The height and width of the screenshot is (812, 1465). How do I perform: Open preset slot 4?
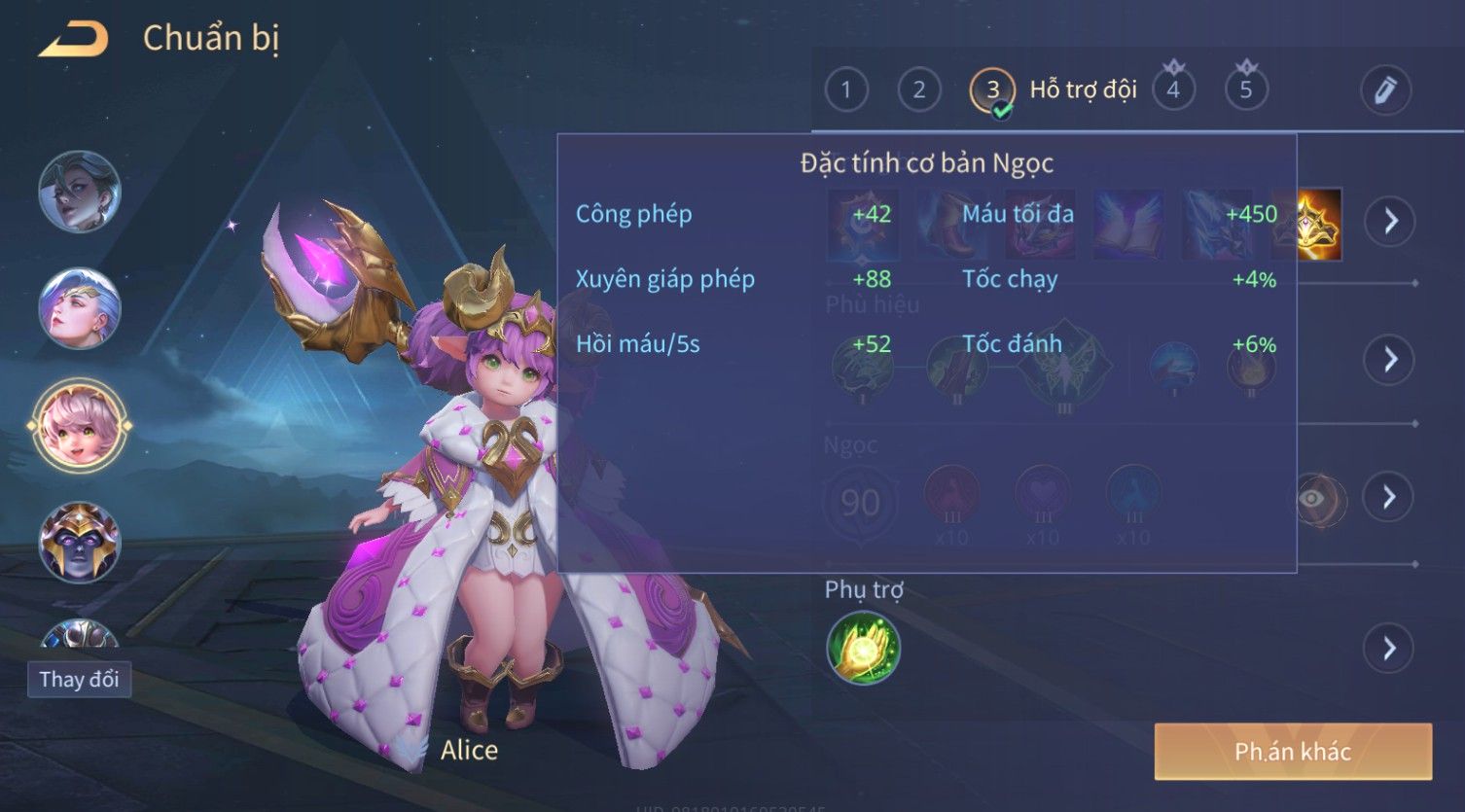[x=1173, y=90]
